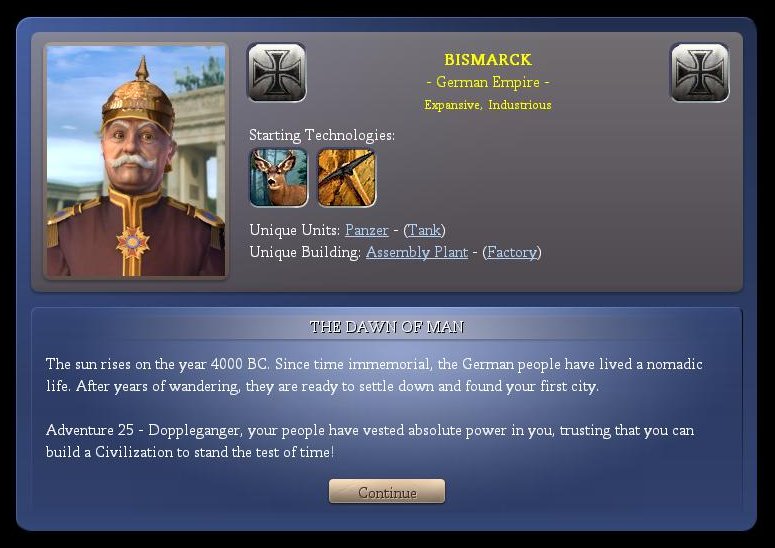Select the Mining pickaxe technology icon
Image resolution: width=775 pixels, height=548 pixels.
[346, 178]
